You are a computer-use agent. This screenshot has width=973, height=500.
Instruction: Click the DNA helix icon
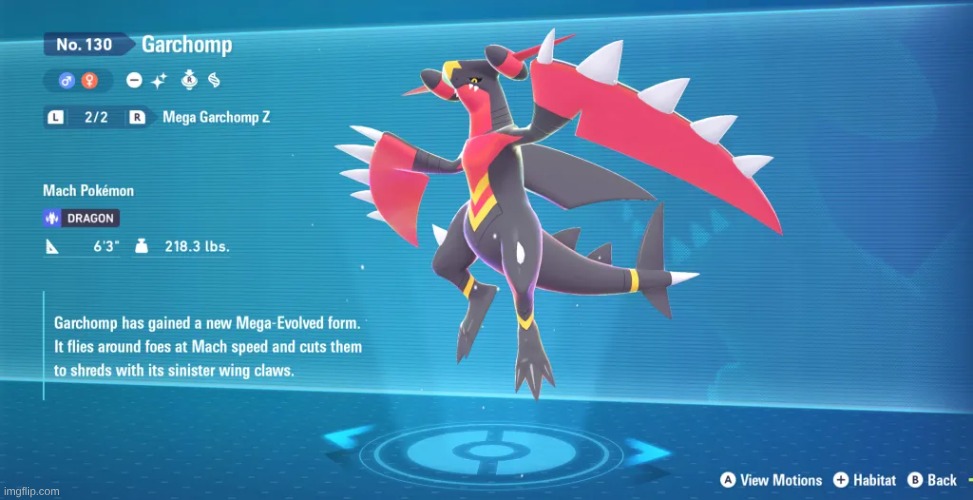coord(212,80)
